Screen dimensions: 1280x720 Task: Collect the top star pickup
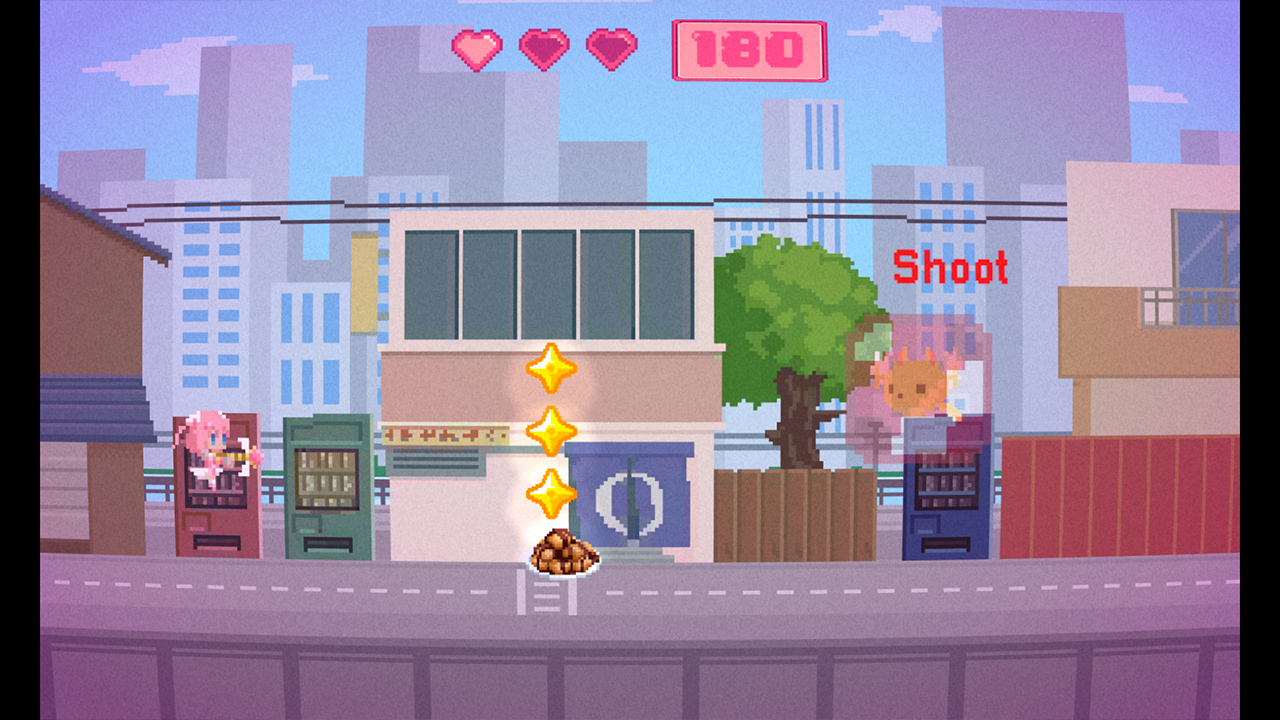coord(551,366)
